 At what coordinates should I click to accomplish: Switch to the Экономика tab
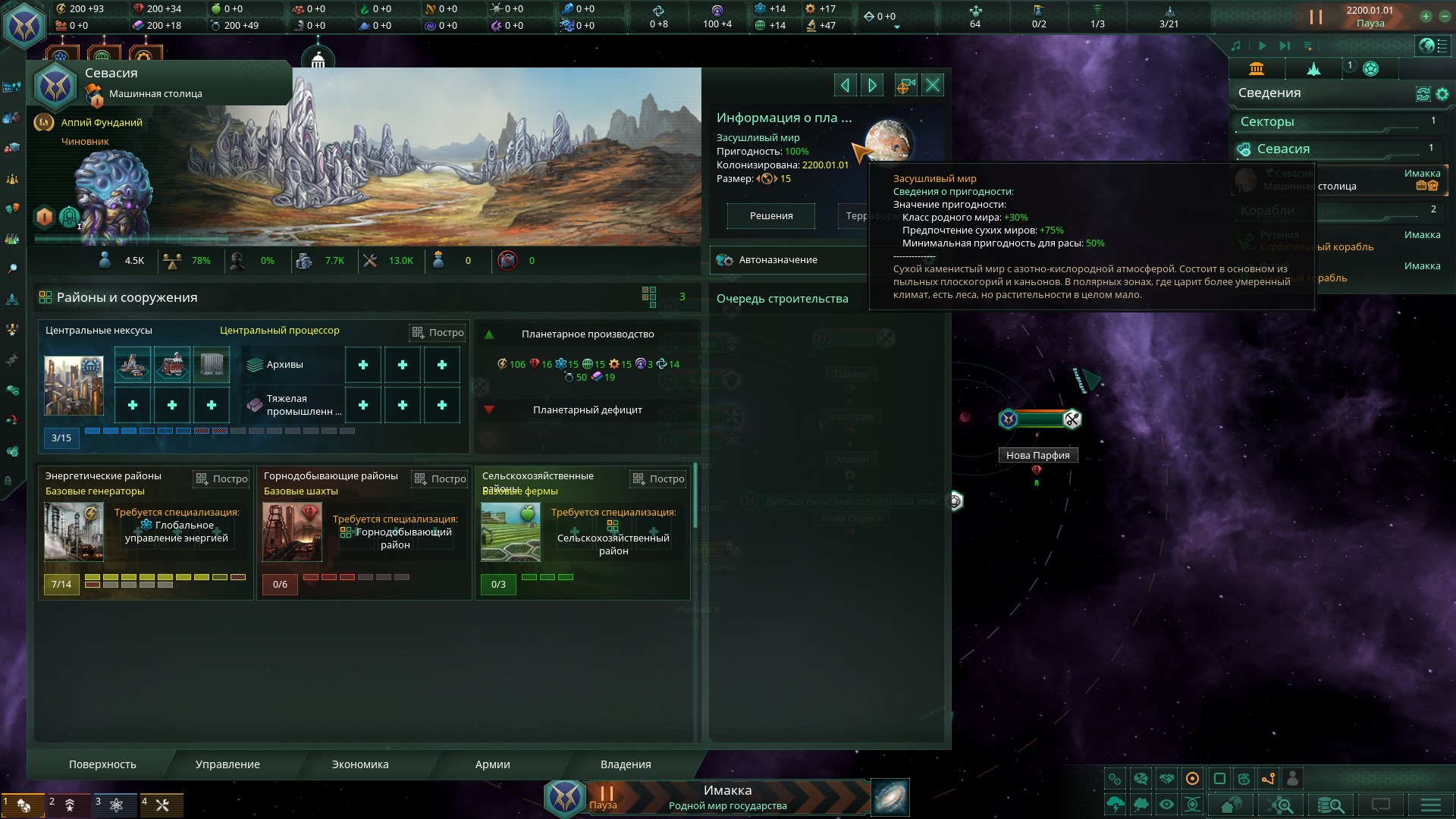[x=359, y=764]
